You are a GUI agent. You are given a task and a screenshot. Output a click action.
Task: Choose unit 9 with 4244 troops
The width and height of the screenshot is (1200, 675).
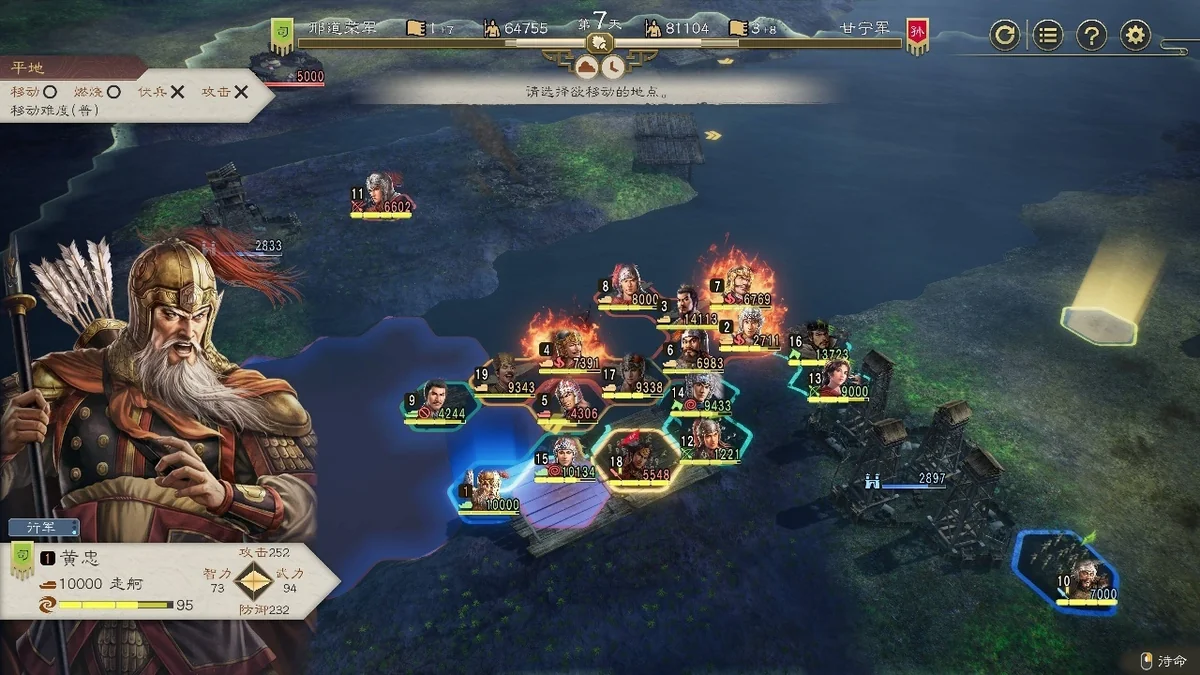(x=436, y=400)
